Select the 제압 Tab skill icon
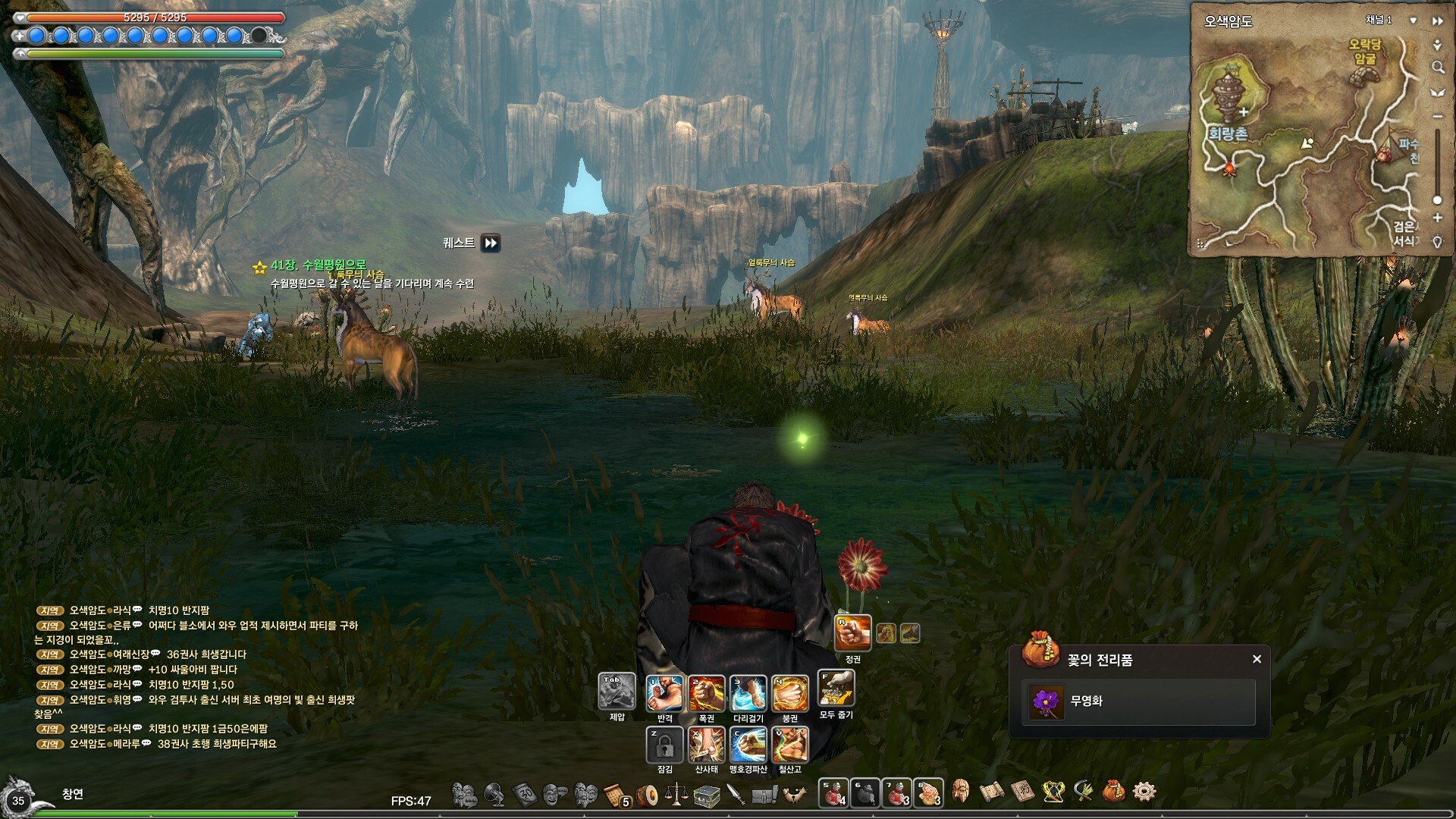The height and width of the screenshot is (819, 1456). pyautogui.click(x=617, y=691)
